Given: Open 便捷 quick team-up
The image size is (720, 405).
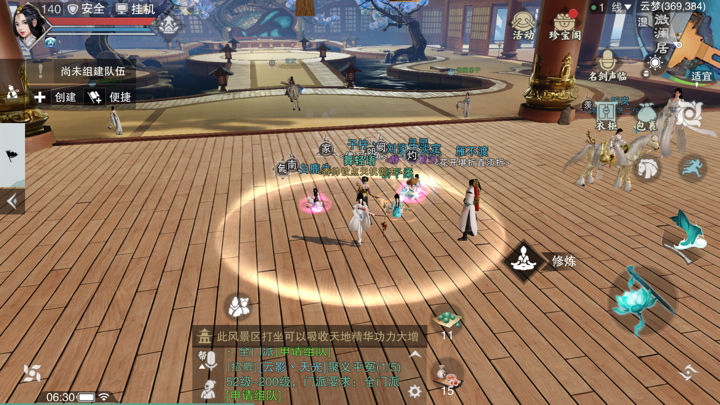Looking at the screenshot, I should tap(110, 97).
